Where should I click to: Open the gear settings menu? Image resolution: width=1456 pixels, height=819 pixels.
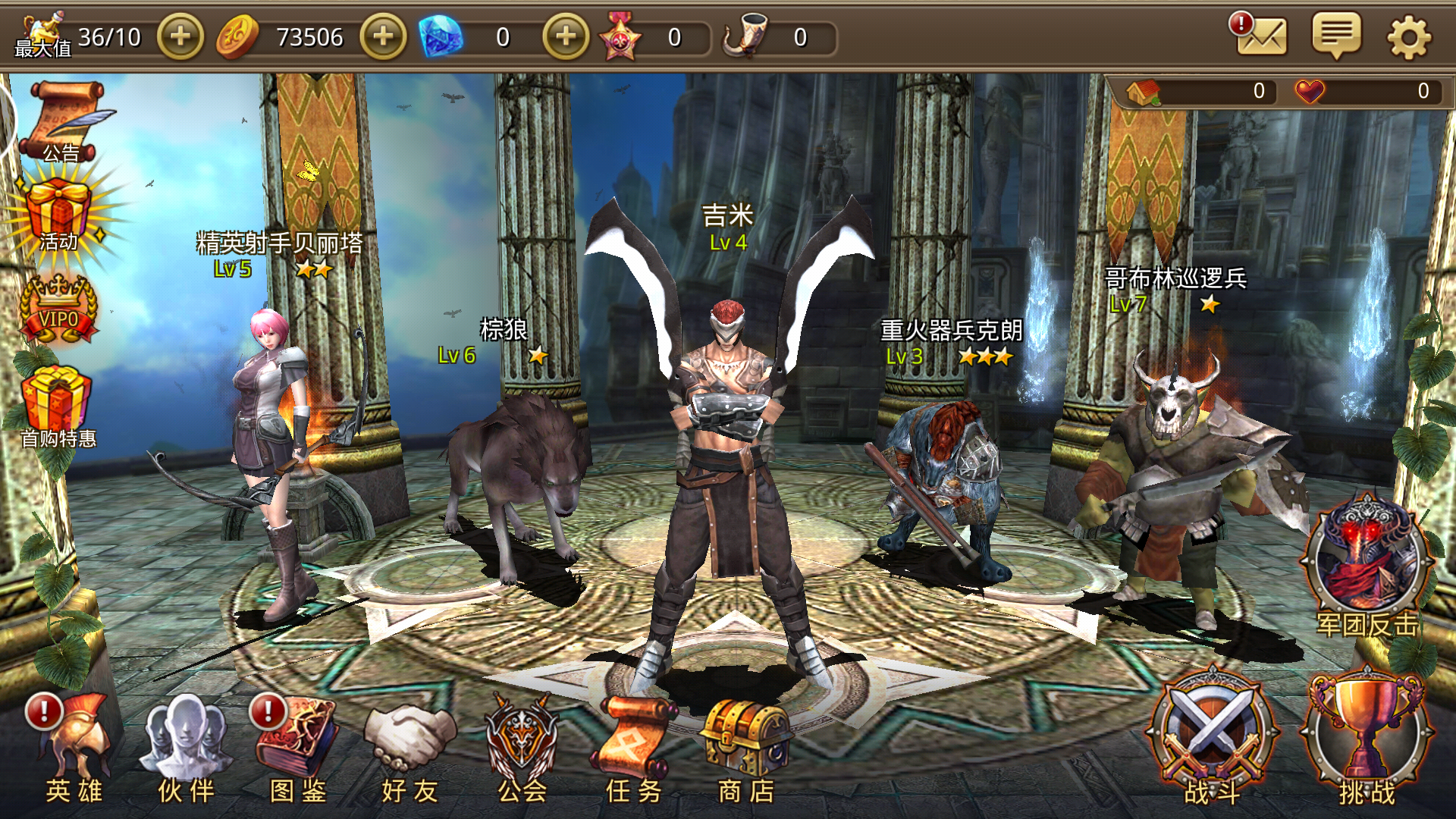point(1409,37)
